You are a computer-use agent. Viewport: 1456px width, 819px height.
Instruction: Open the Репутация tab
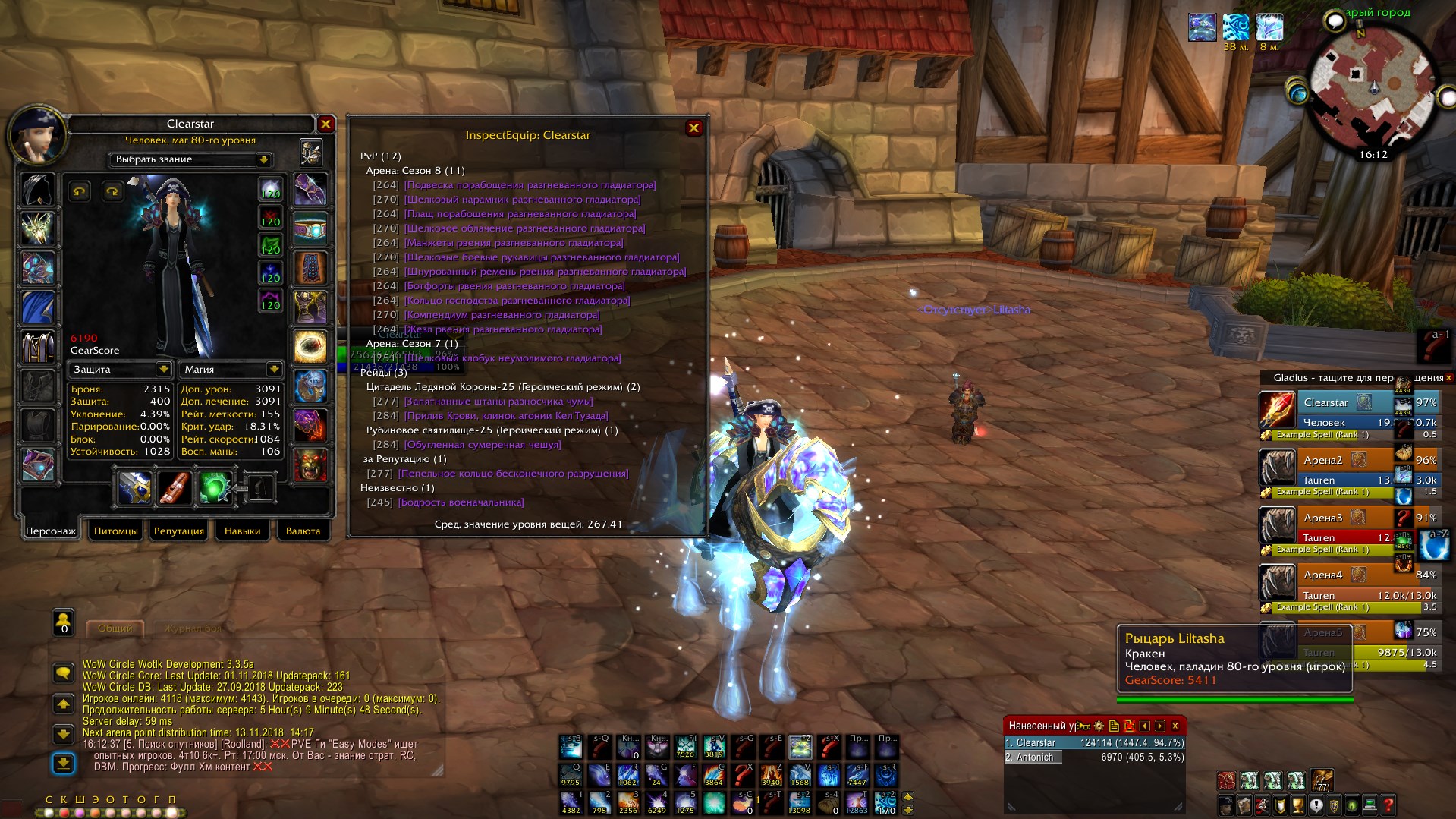pos(179,531)
